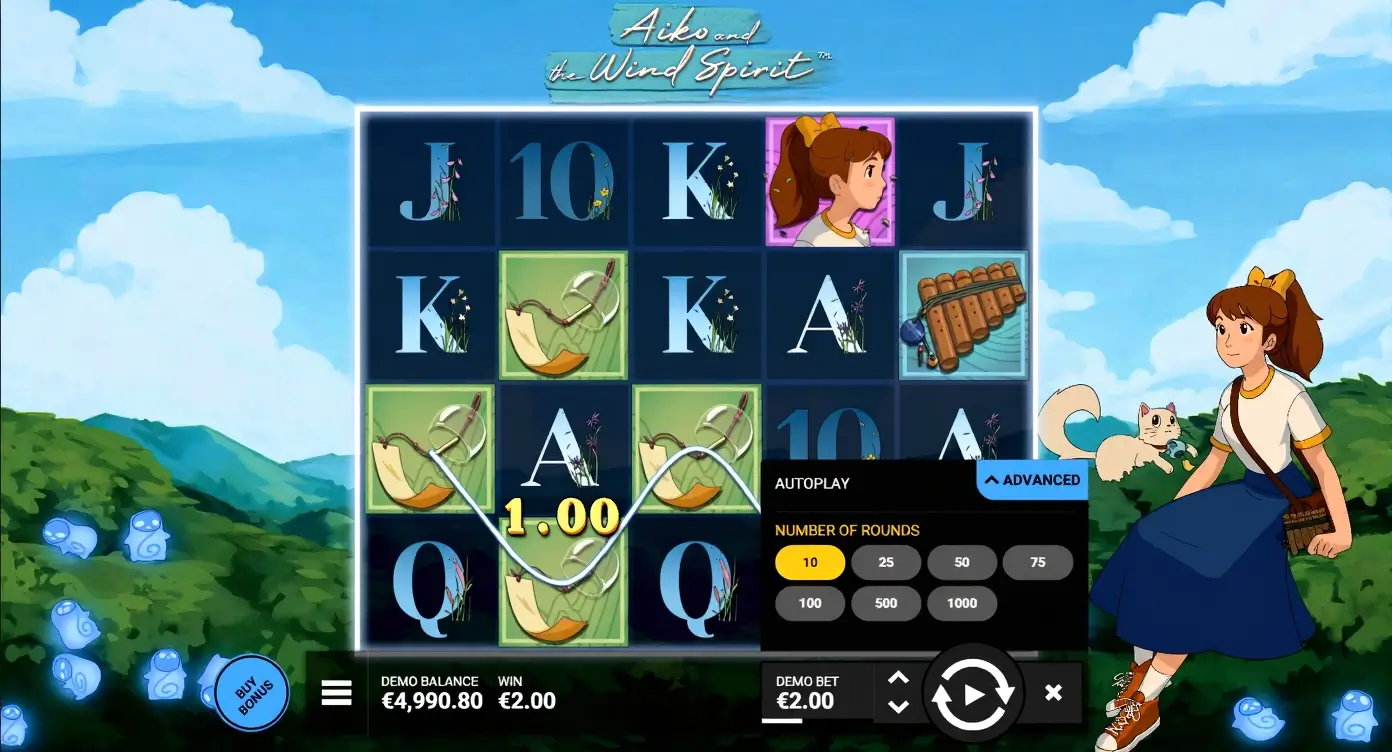Choose 500 rounds of autoplay
This screenshot has width=1392, height=752.
(x=886, y=603)
